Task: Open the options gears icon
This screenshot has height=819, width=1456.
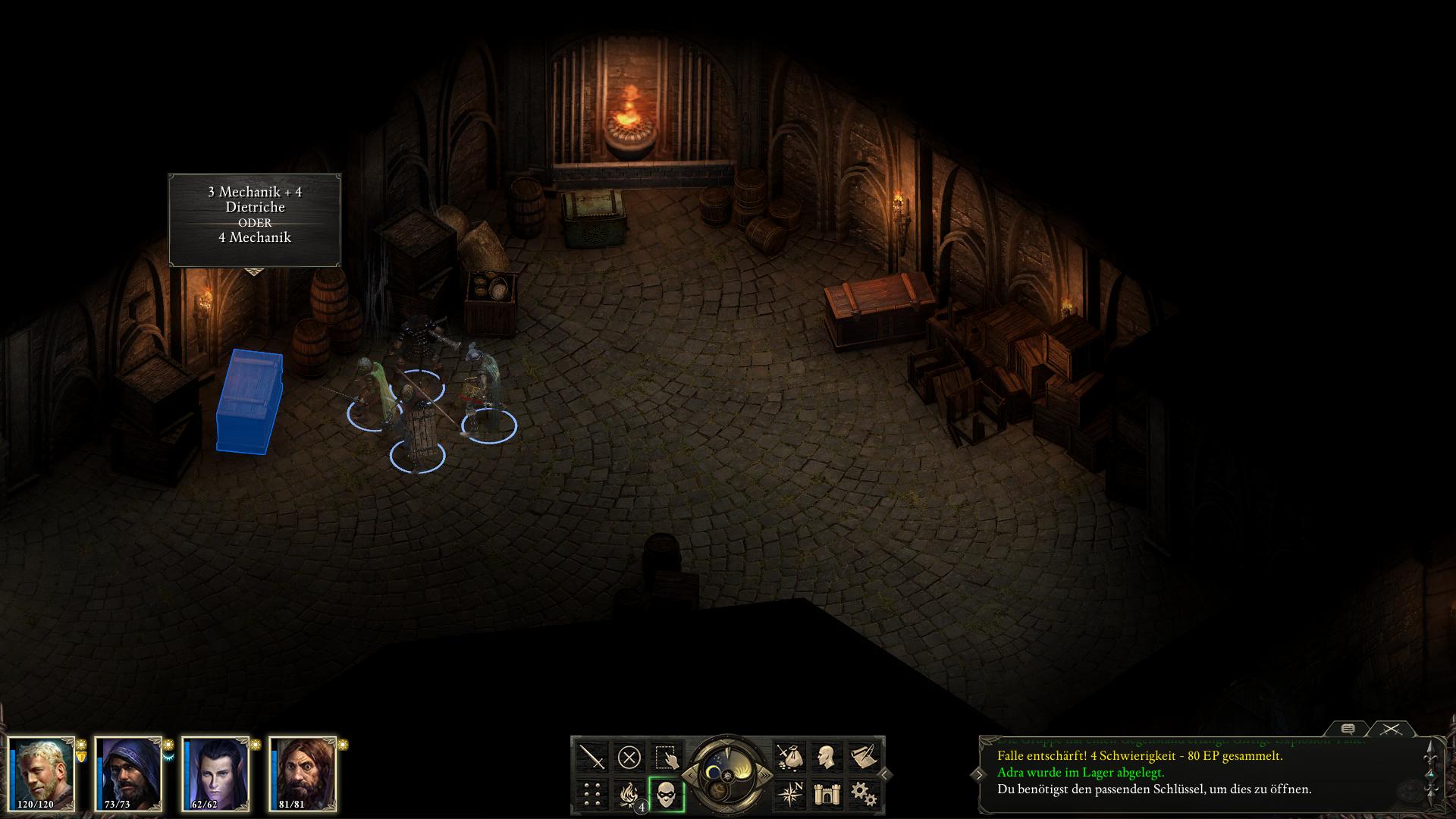Action: (863, 794)
